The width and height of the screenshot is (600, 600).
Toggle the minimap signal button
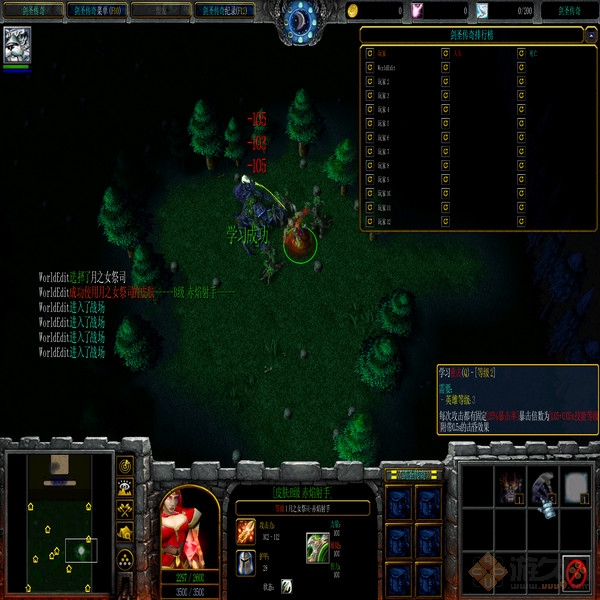pyautogui.click(x=126, y=466)
